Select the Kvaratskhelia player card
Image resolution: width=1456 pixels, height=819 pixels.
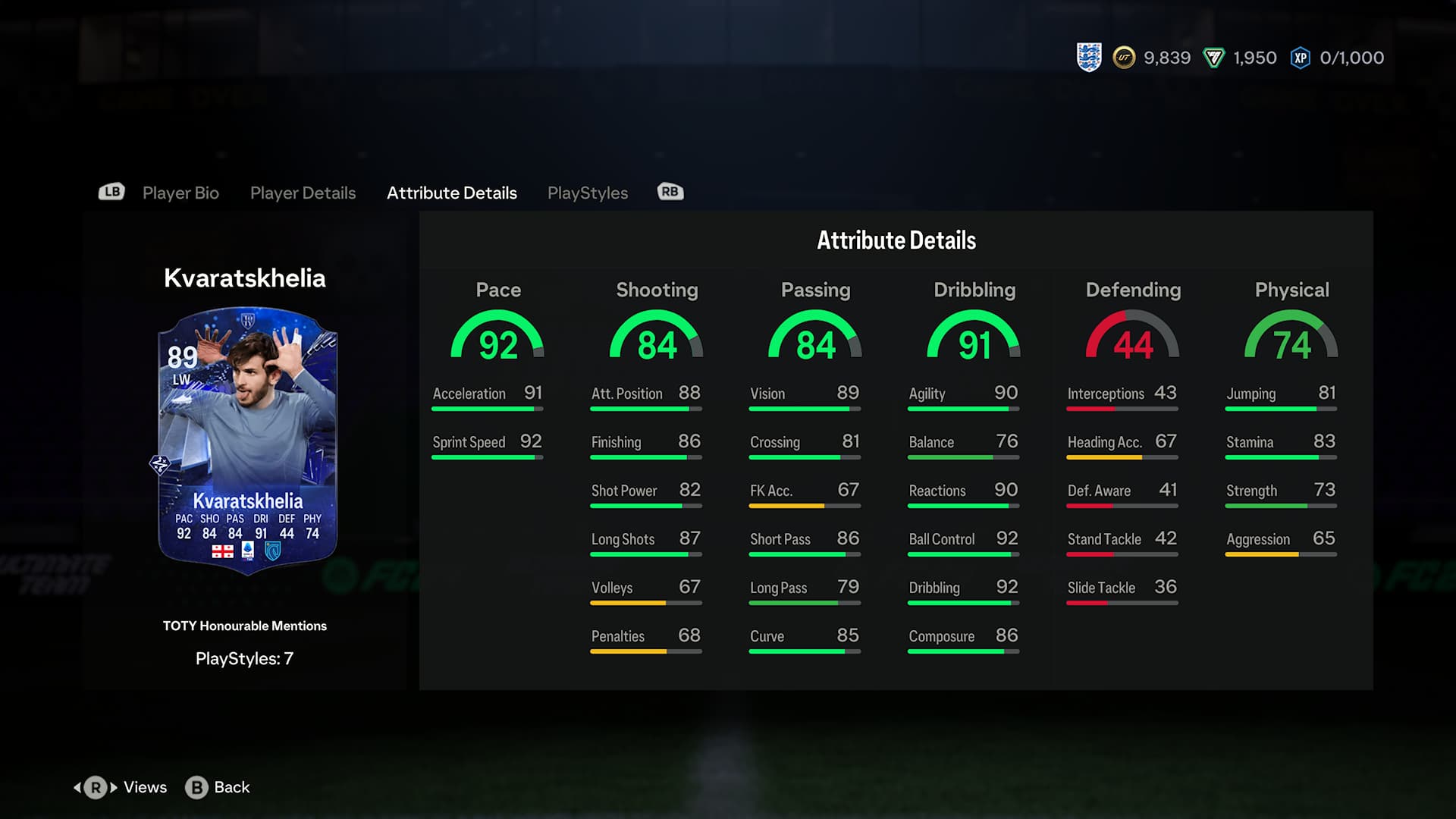tap(247, 440)
